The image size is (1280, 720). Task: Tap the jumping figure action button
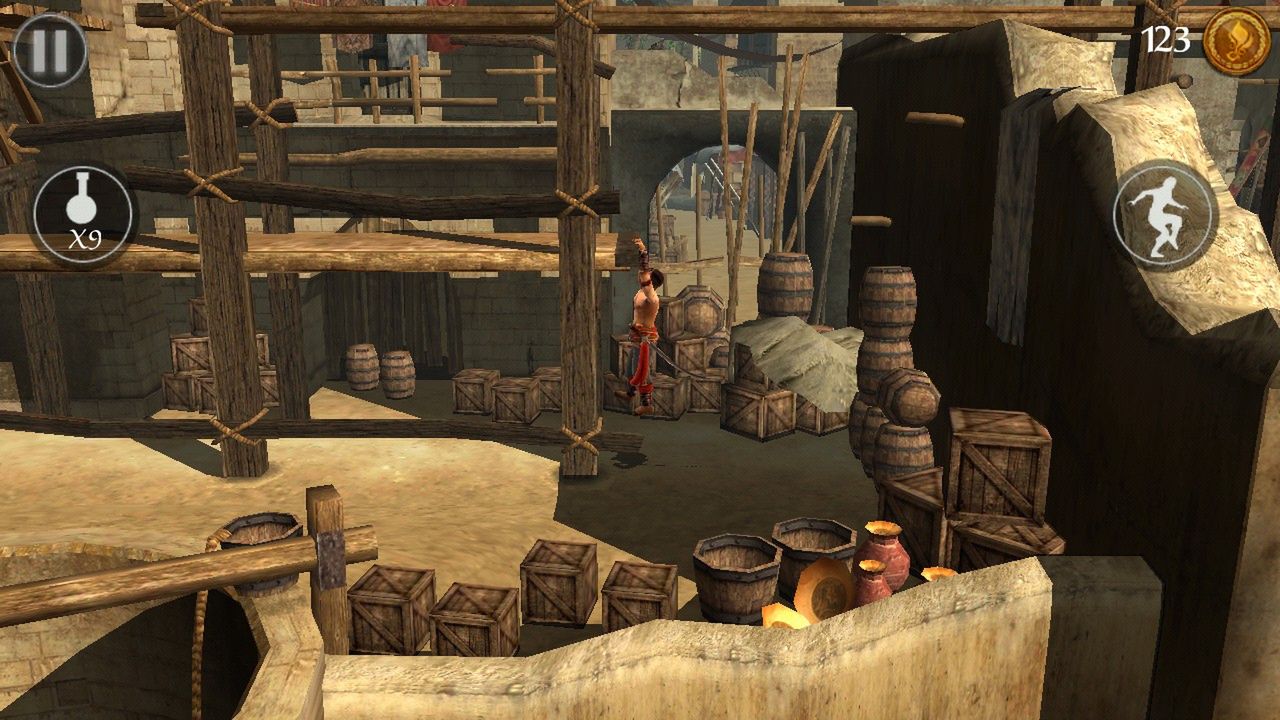point(1164,215)
